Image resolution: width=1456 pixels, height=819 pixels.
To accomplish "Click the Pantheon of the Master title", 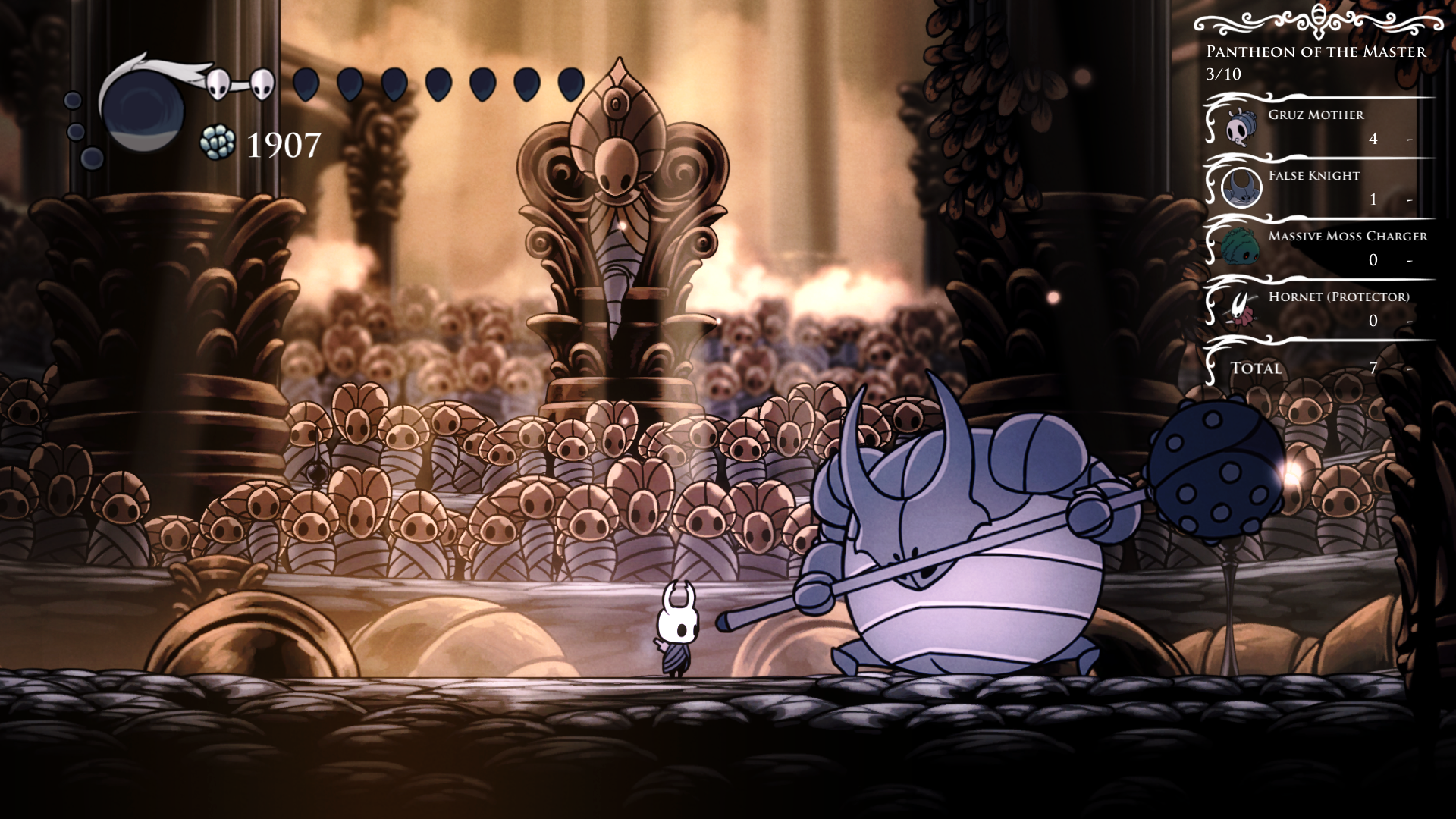I will (x=1316, y=52).
